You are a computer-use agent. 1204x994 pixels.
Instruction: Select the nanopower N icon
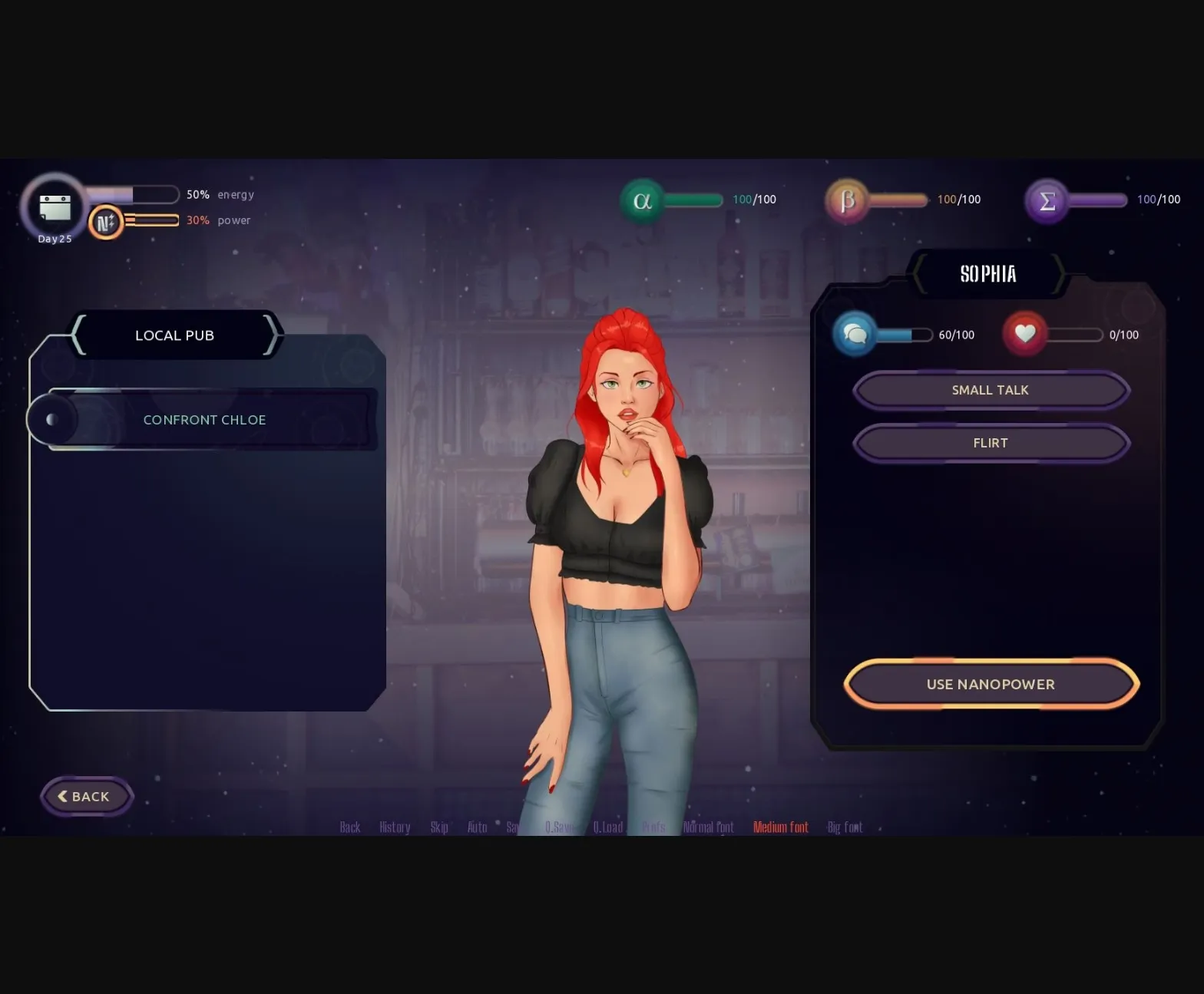pyautogui.click(x=107, y=221)
